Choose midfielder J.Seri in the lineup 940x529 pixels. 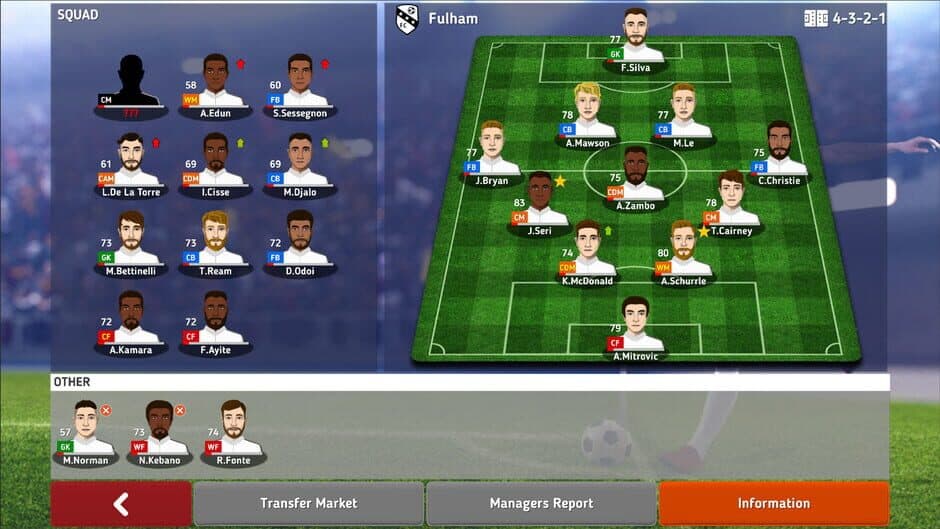pyautogui.click(x=540, y=201)
